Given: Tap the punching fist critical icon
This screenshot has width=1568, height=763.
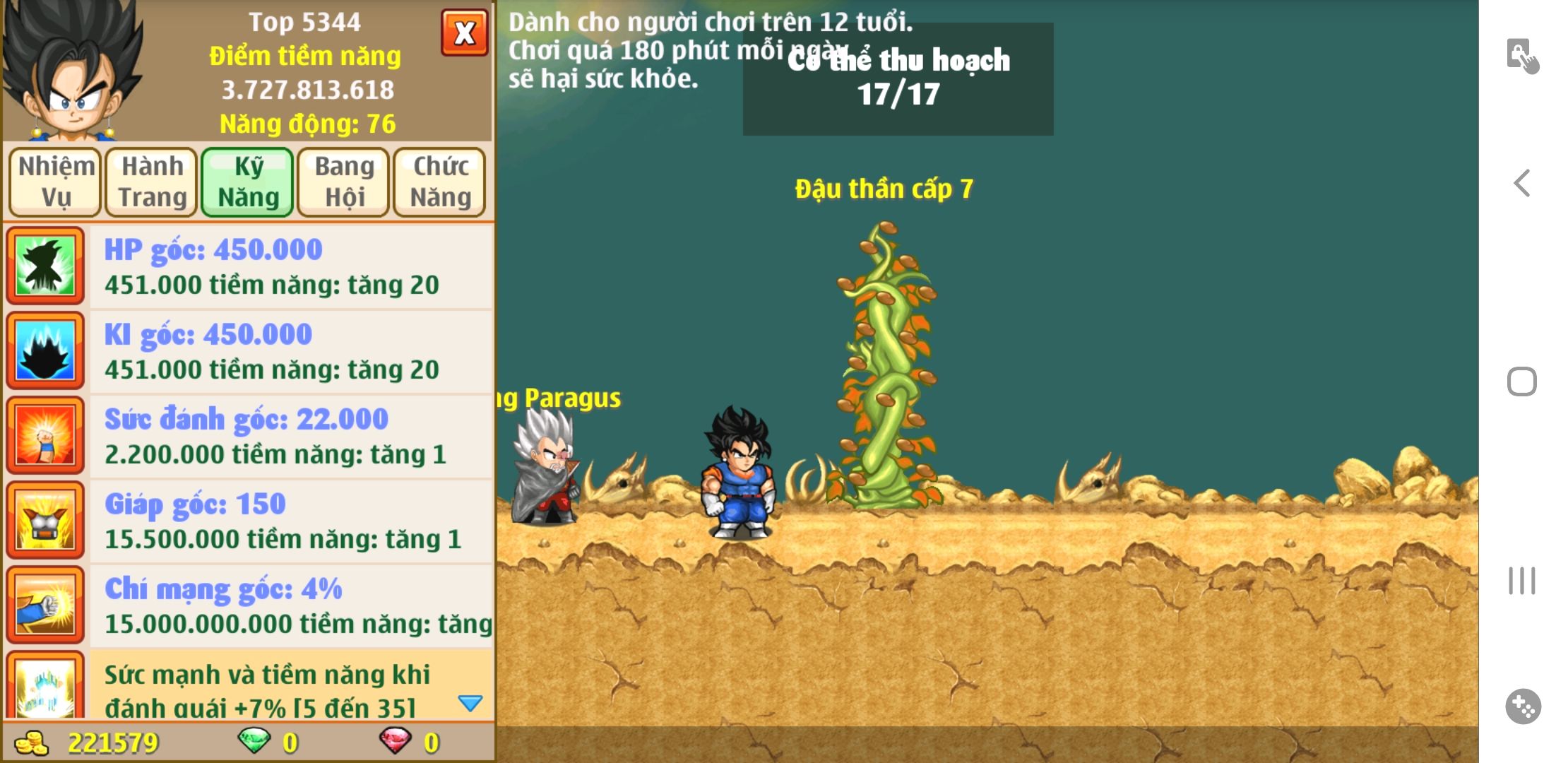Looking at the screenshot, I should pyautogui.click(x=46, y=605).
